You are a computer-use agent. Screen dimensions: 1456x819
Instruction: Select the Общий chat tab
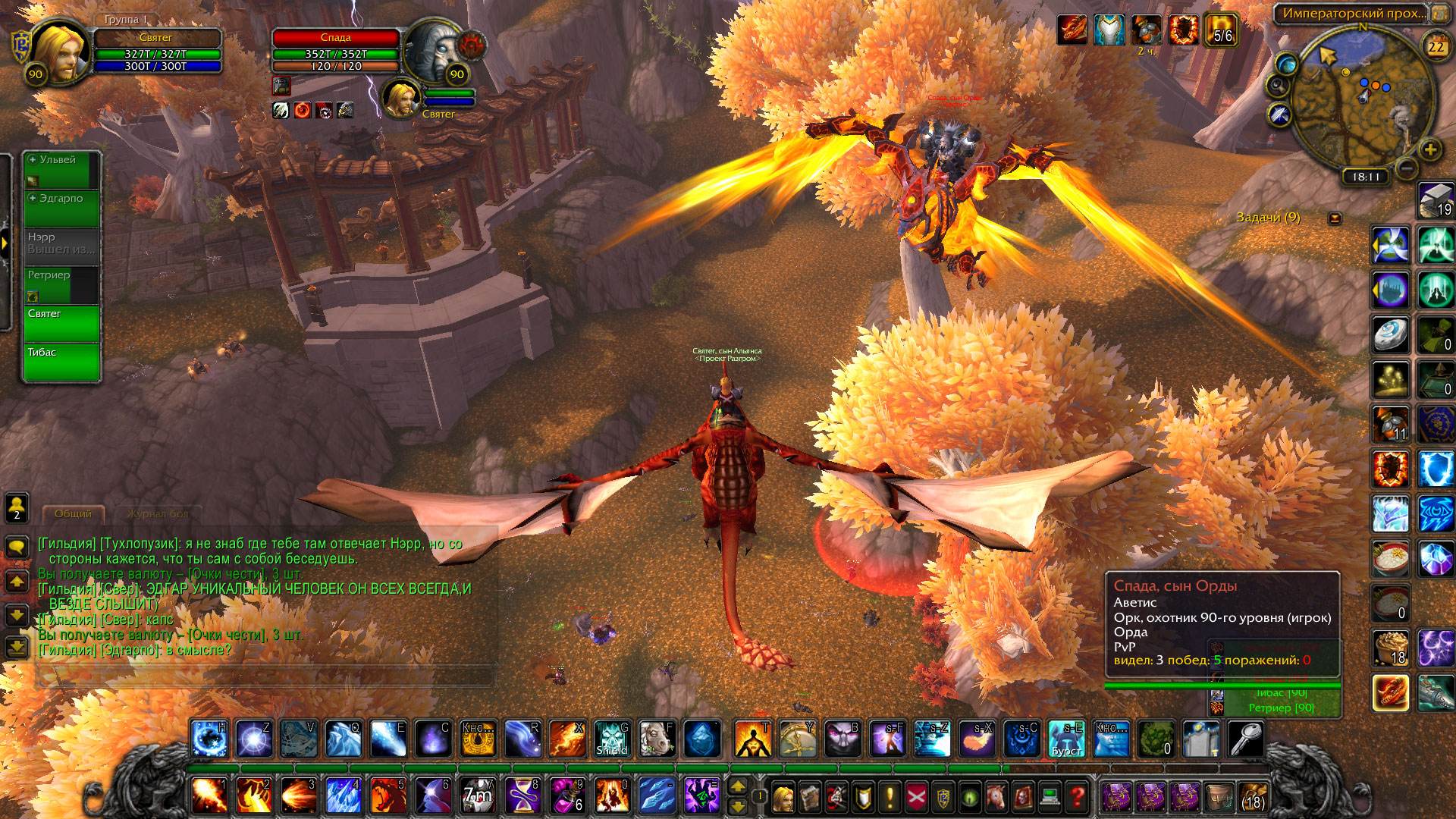(73, 514)
